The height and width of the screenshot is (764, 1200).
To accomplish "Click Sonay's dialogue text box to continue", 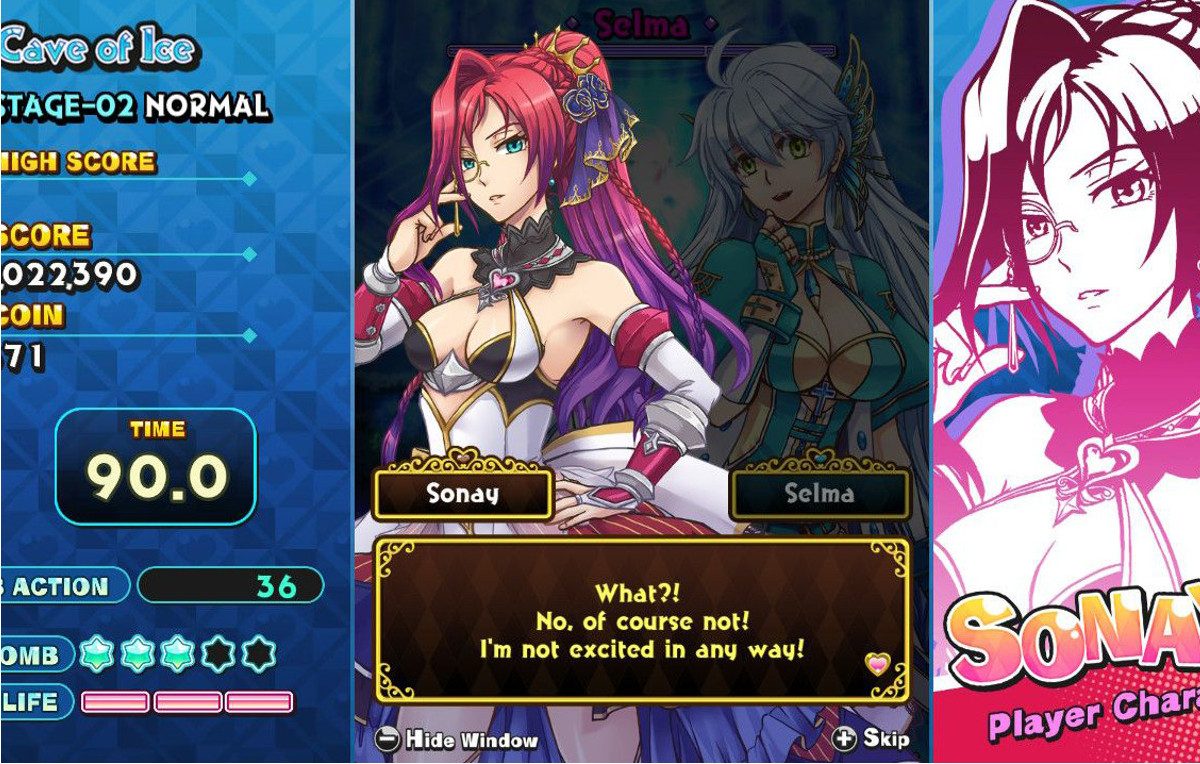I will (x=641, y=621).
